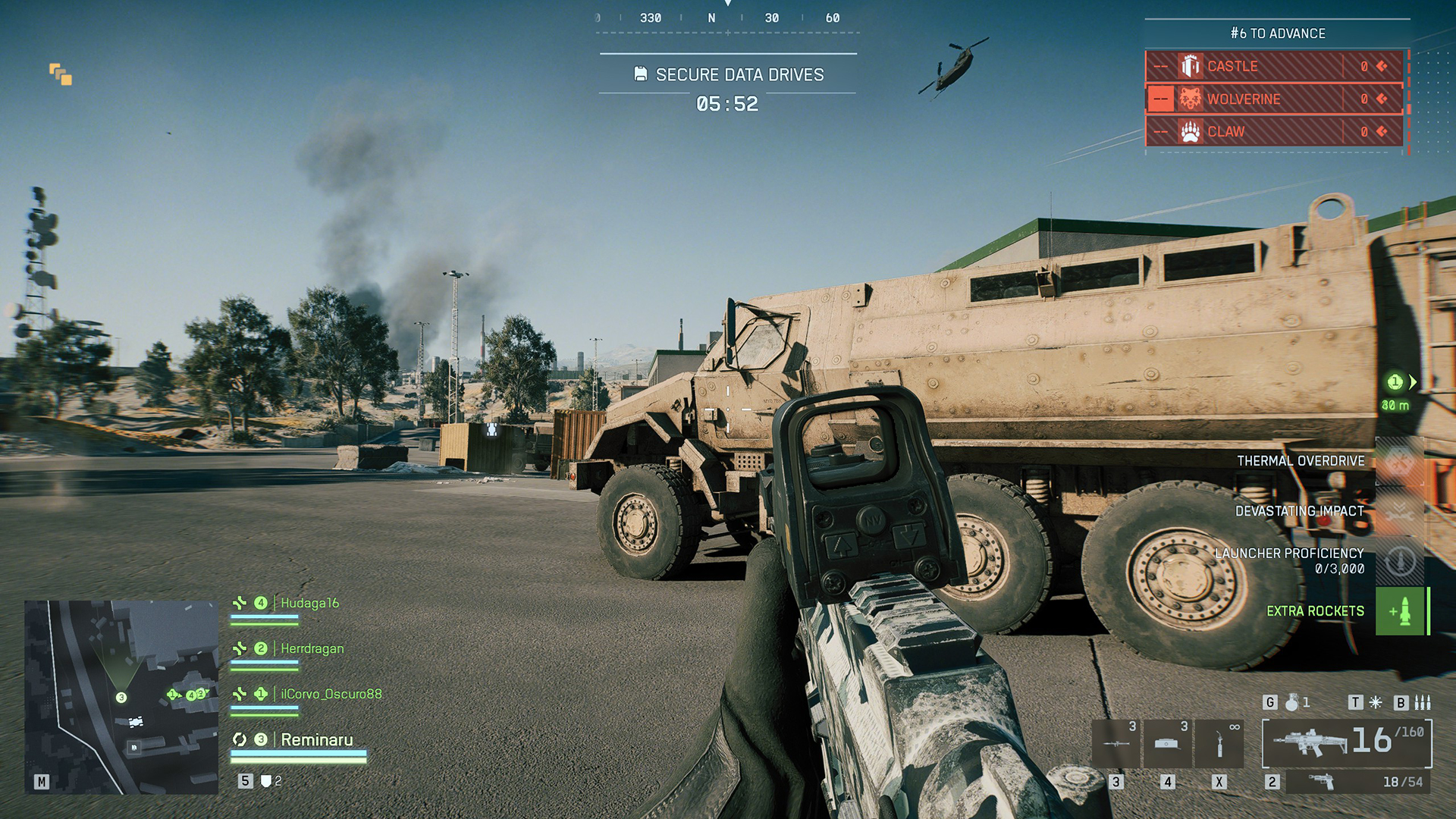The width and height of the screenshot is (1456, 819).
Task: Click the Thermal Overdrive perk
Action: (1400, 461)
